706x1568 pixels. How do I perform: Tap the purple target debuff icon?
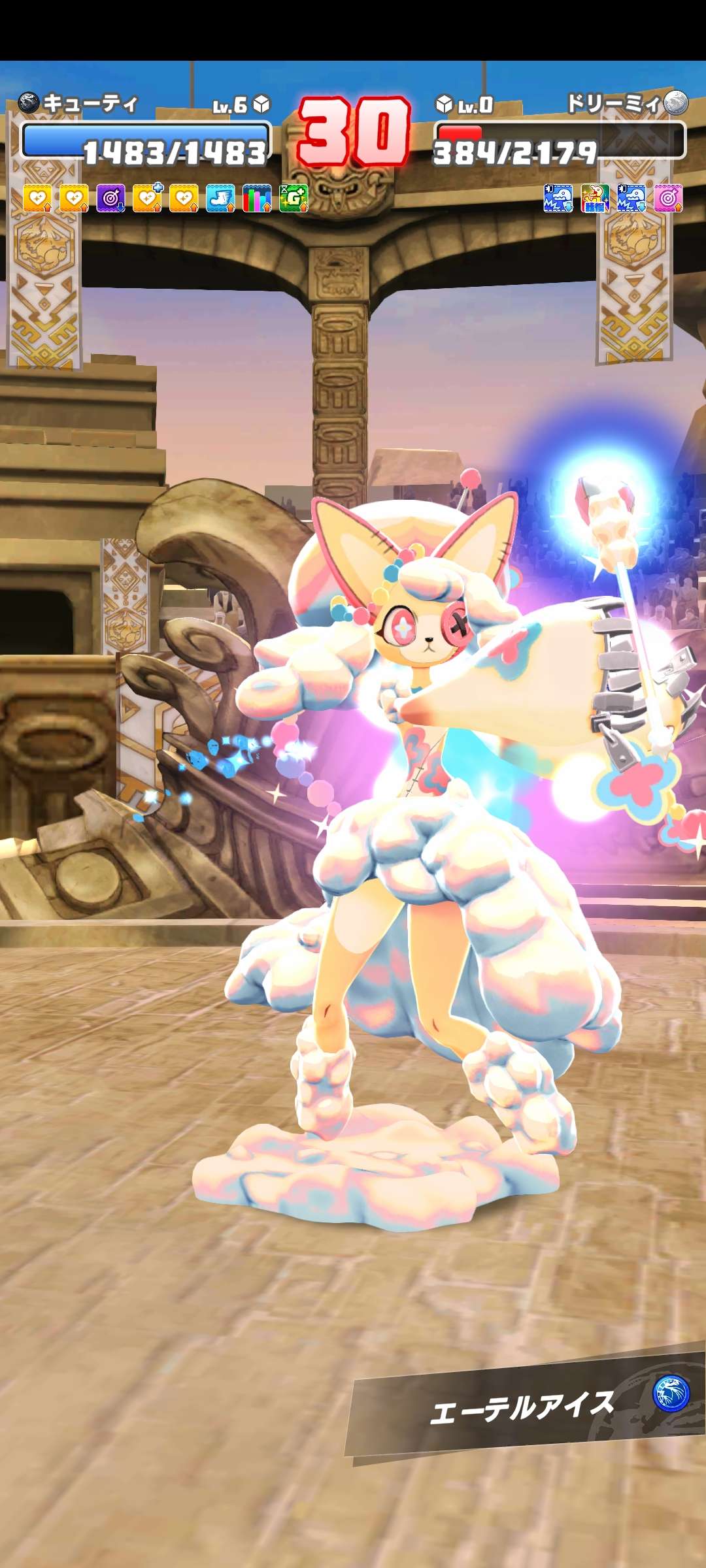(110, 198)
